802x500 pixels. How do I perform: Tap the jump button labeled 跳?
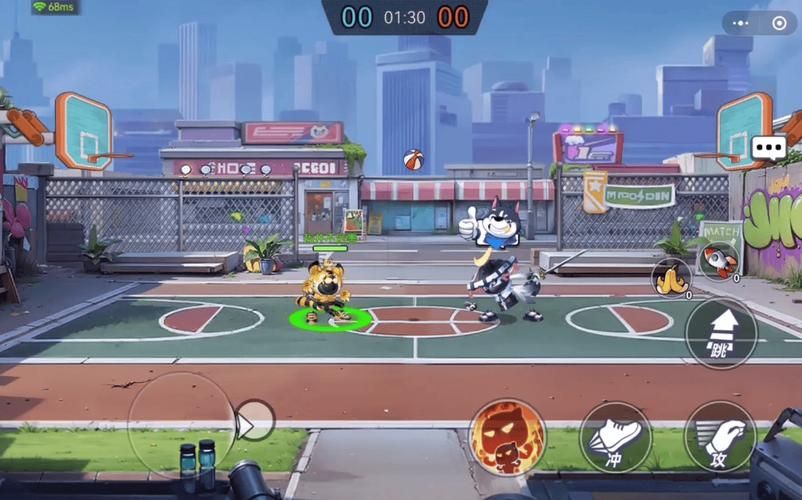pyautogui.click(x=720, y=333)
